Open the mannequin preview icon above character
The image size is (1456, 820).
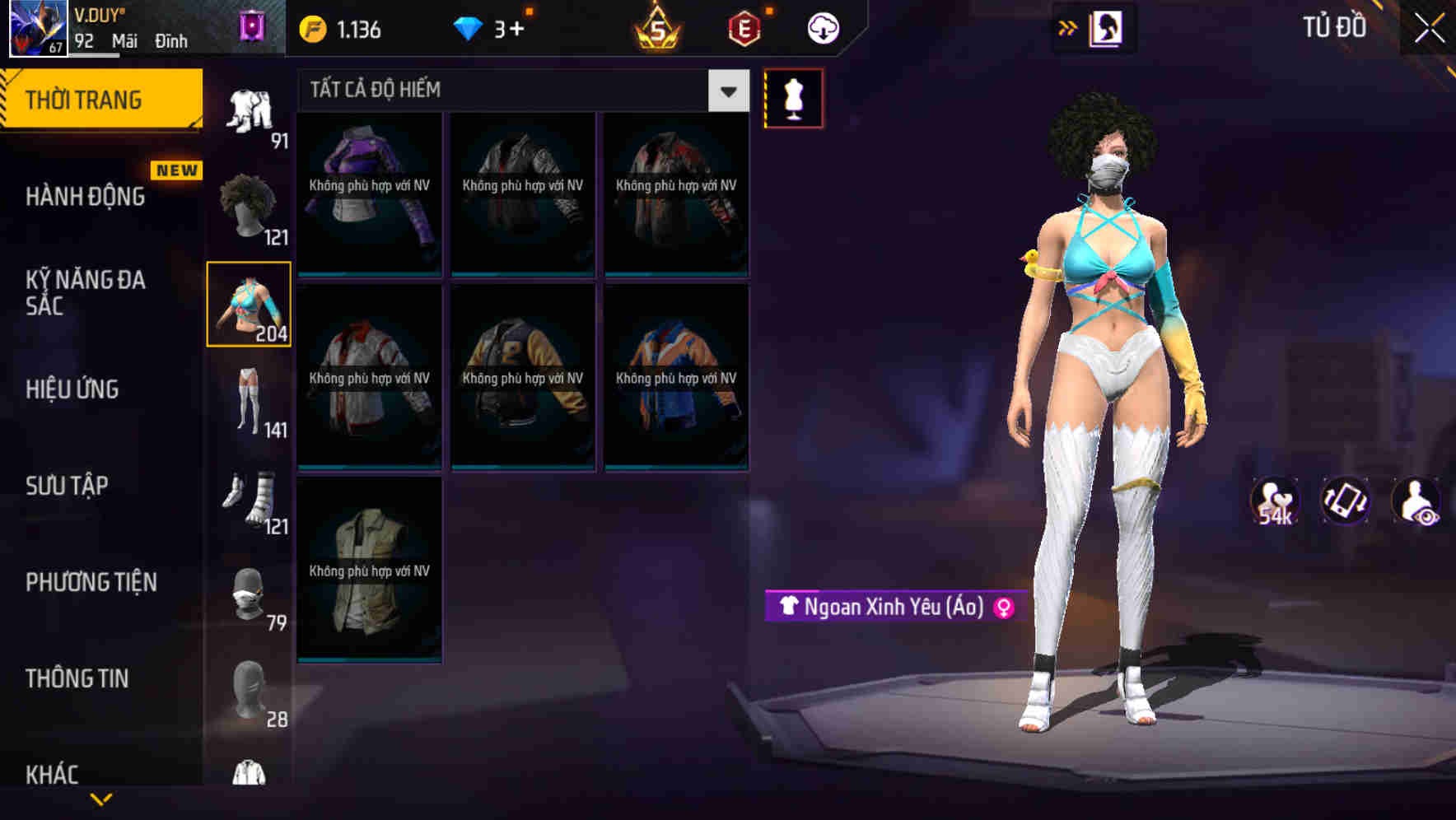(793, 98)
